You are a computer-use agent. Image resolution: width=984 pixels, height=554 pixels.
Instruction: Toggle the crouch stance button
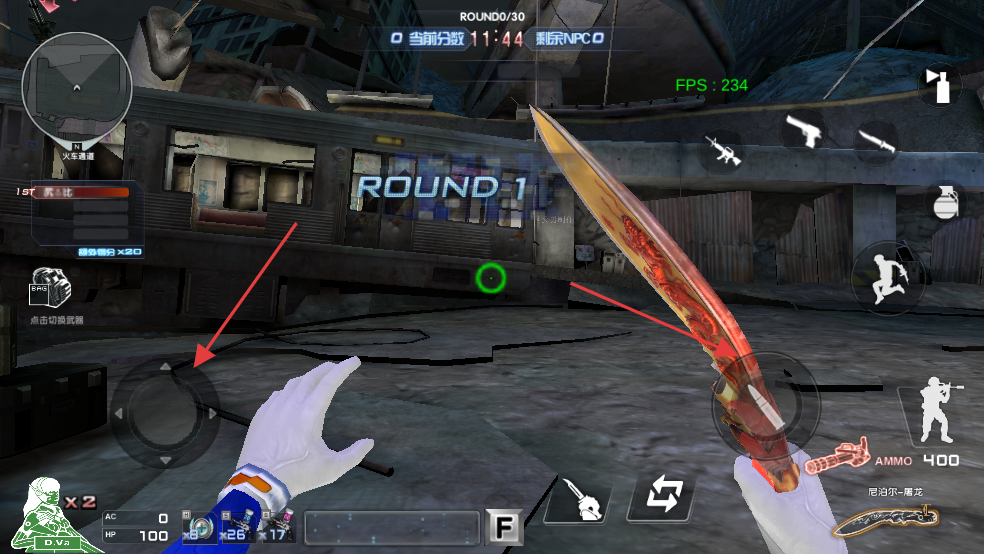coord(938,412)
